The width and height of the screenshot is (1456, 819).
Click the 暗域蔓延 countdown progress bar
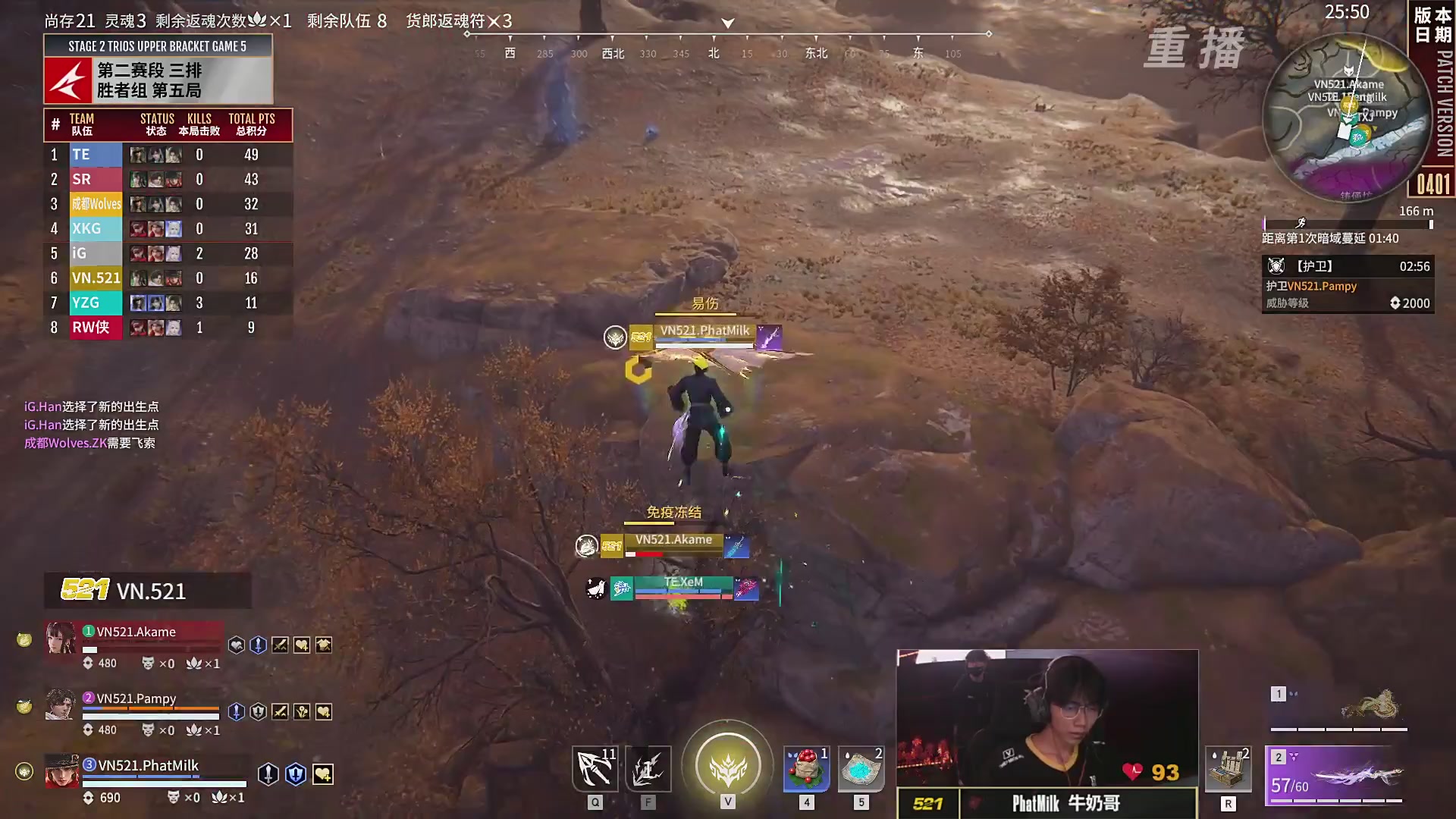1348,223
